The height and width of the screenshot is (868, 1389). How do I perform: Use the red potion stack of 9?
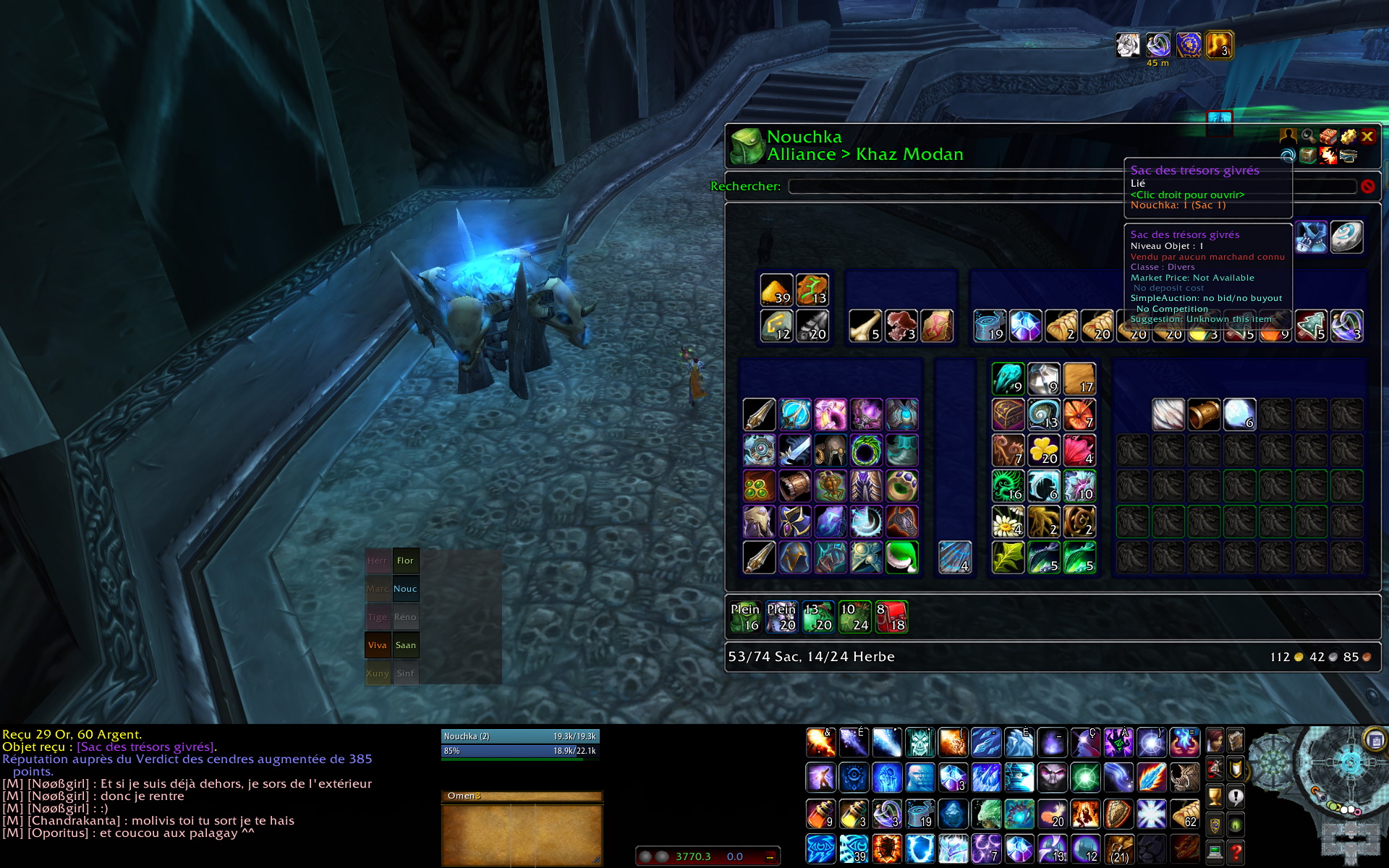coord(820,814)
